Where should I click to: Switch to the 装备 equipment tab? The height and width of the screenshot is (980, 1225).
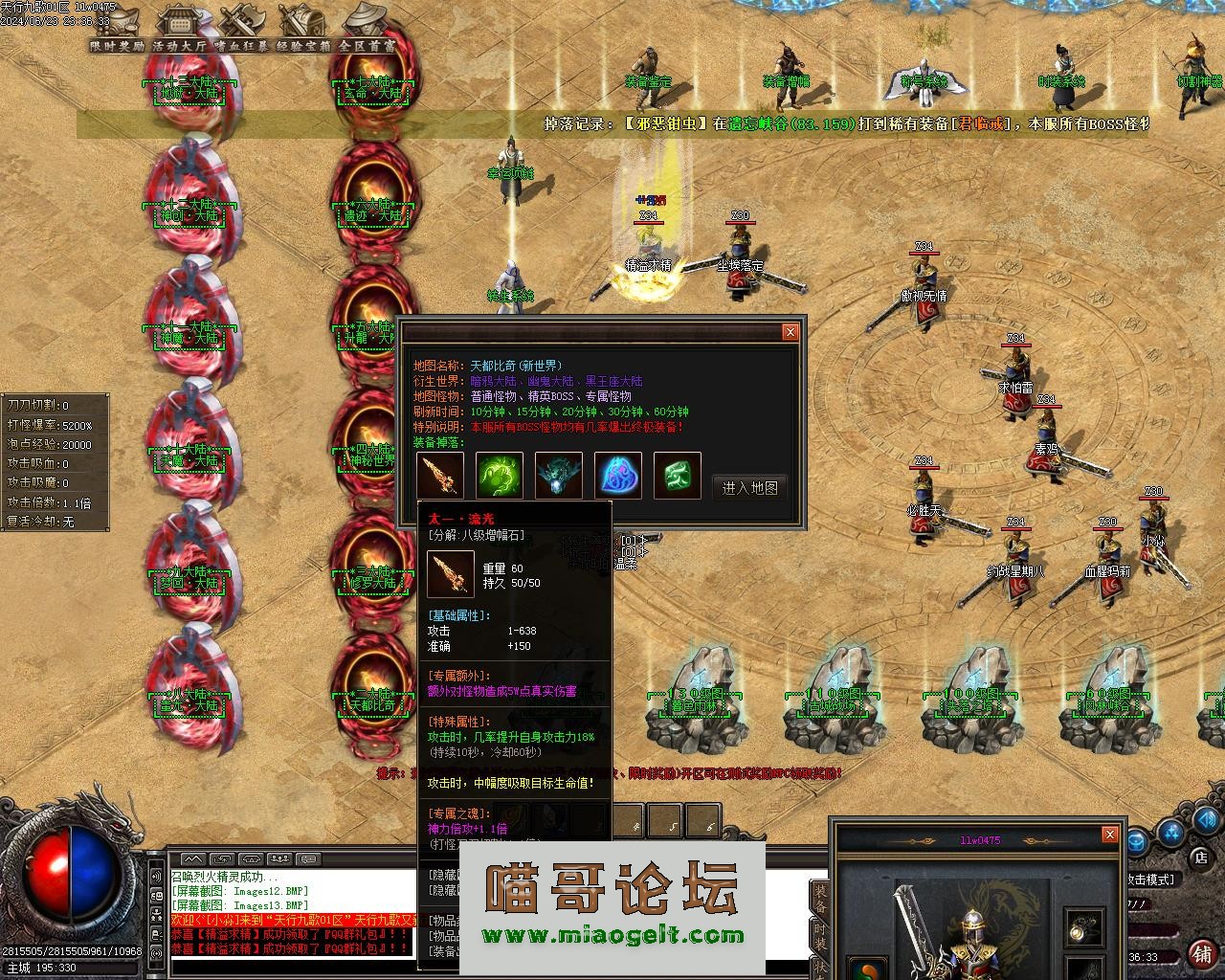820,900
